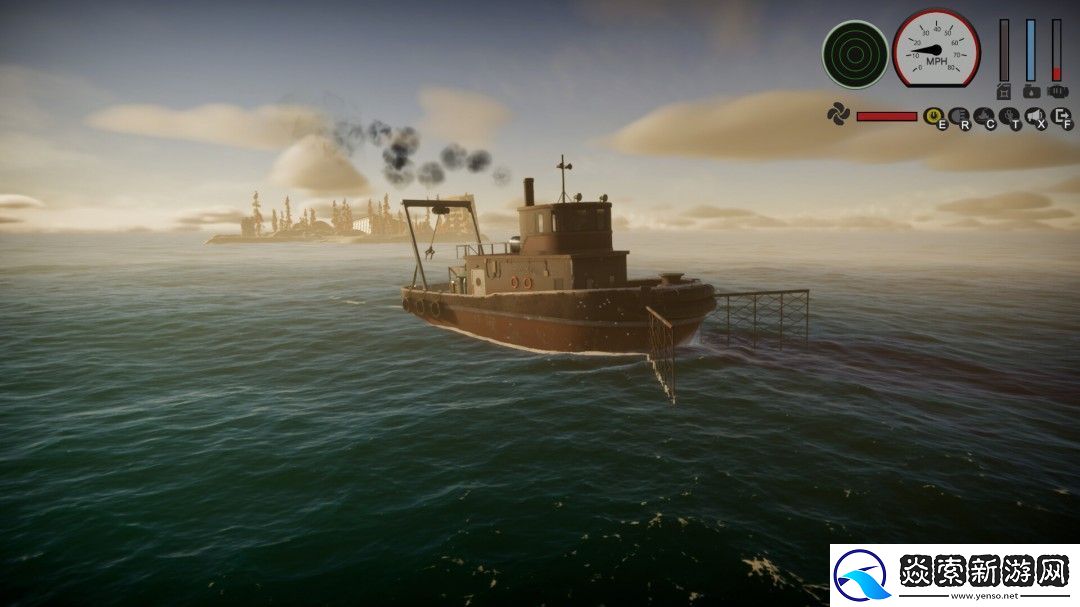Toggle the yellow engine power icon
The width and height of the screenshot is (1080, 607).
click(933, 117)
